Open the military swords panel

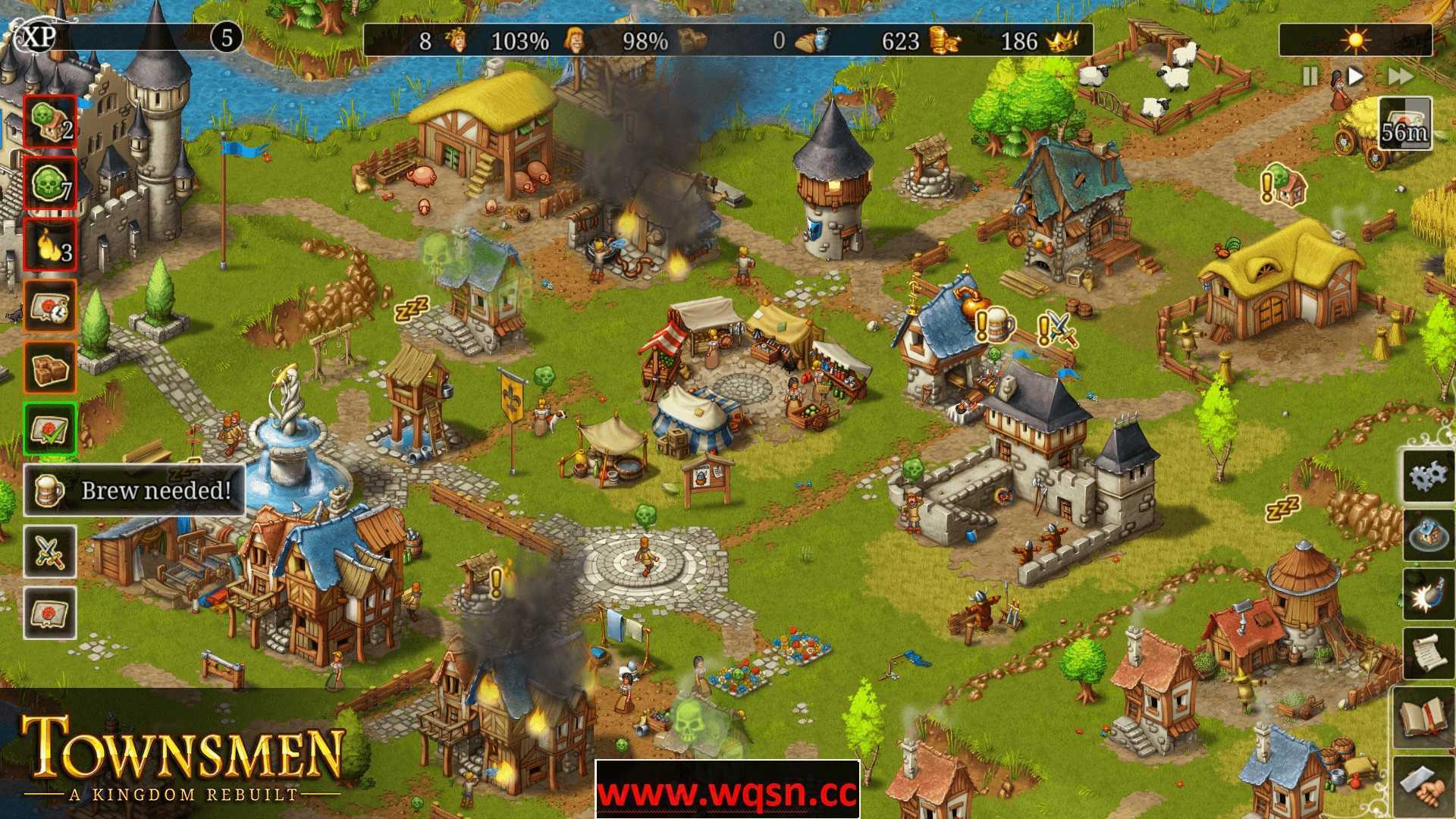coord(49,550)
